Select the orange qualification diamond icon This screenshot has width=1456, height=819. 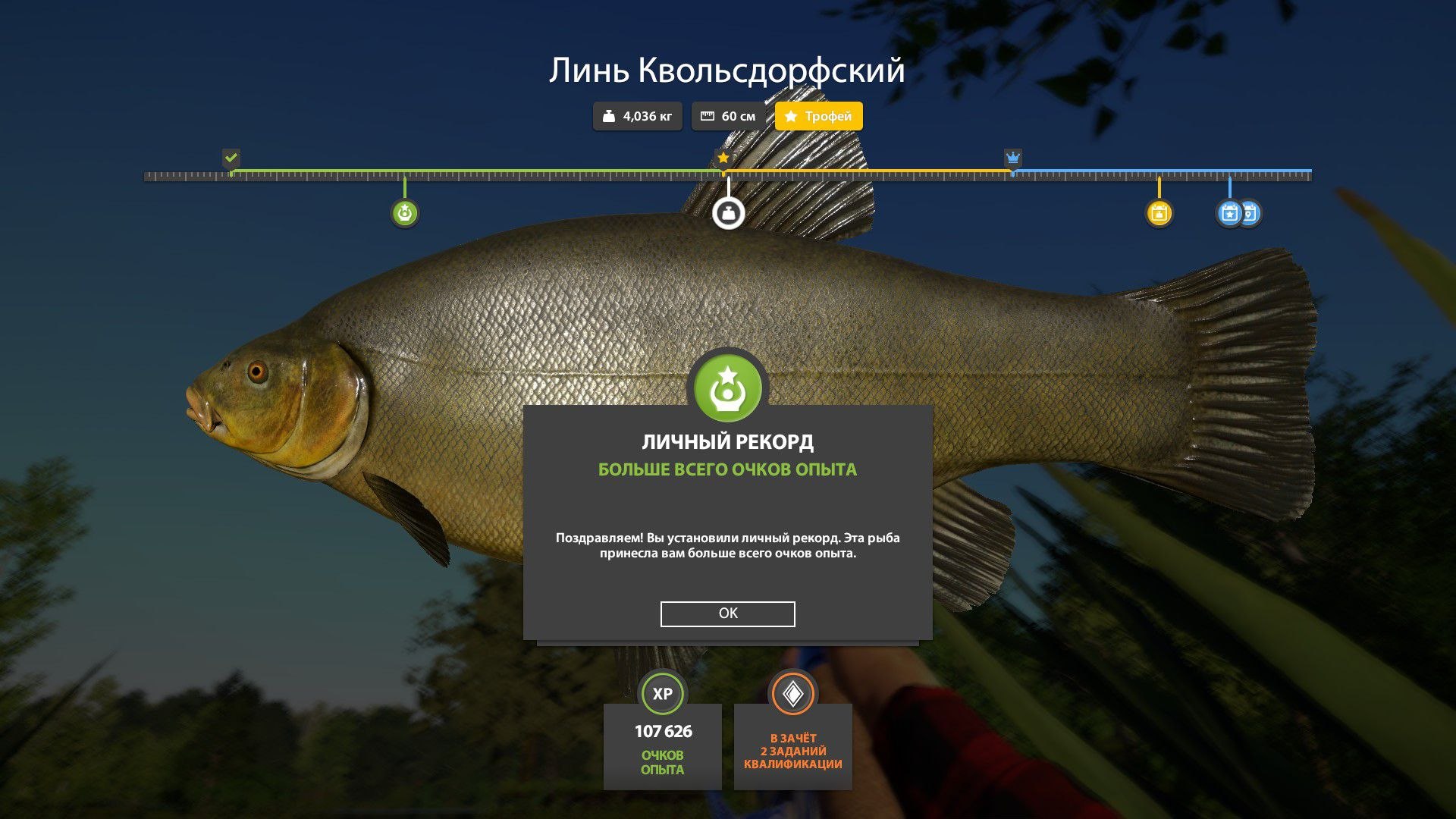point(792,692)
